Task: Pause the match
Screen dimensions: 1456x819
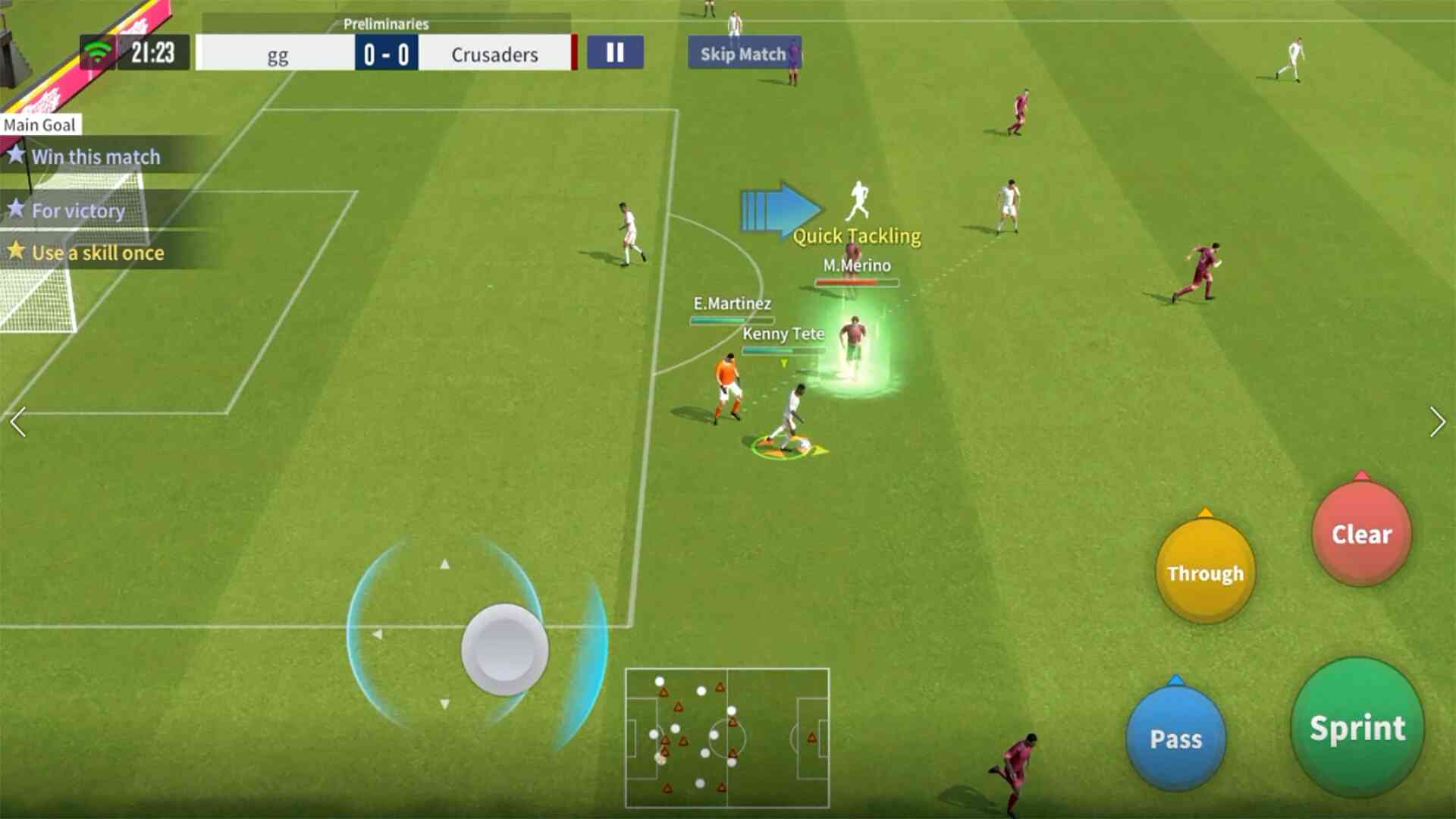Action: [x=615, y=53]
